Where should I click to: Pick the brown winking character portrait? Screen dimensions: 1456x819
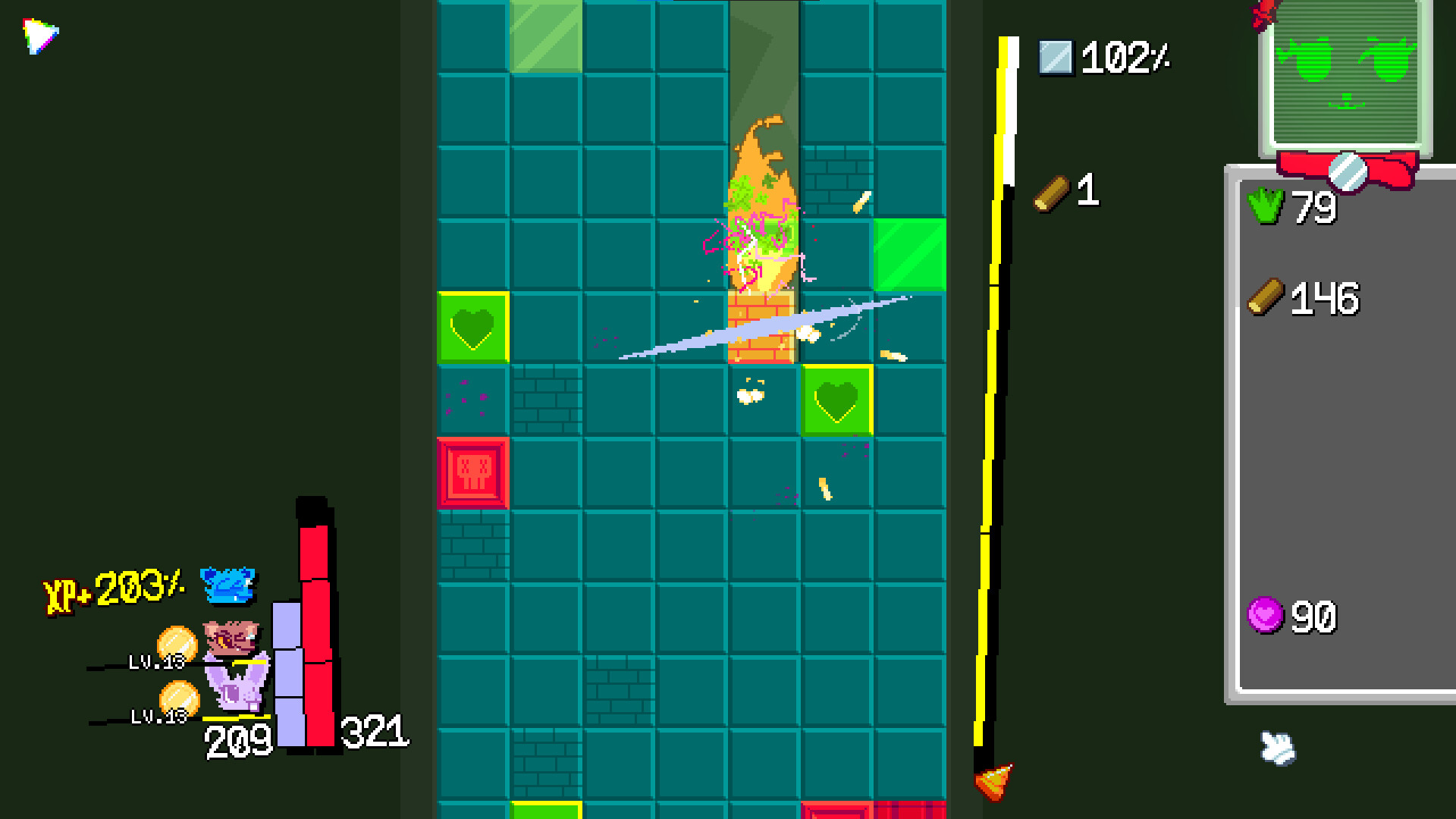coord(231,639)
